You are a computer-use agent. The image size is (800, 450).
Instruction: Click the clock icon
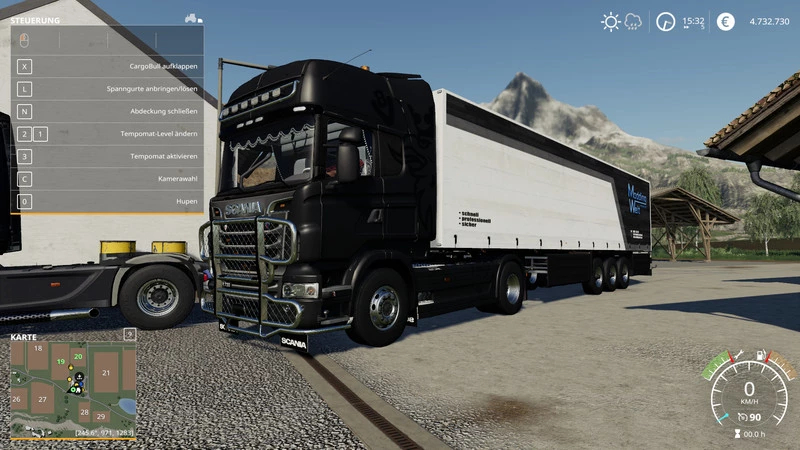tap(666, 21)
